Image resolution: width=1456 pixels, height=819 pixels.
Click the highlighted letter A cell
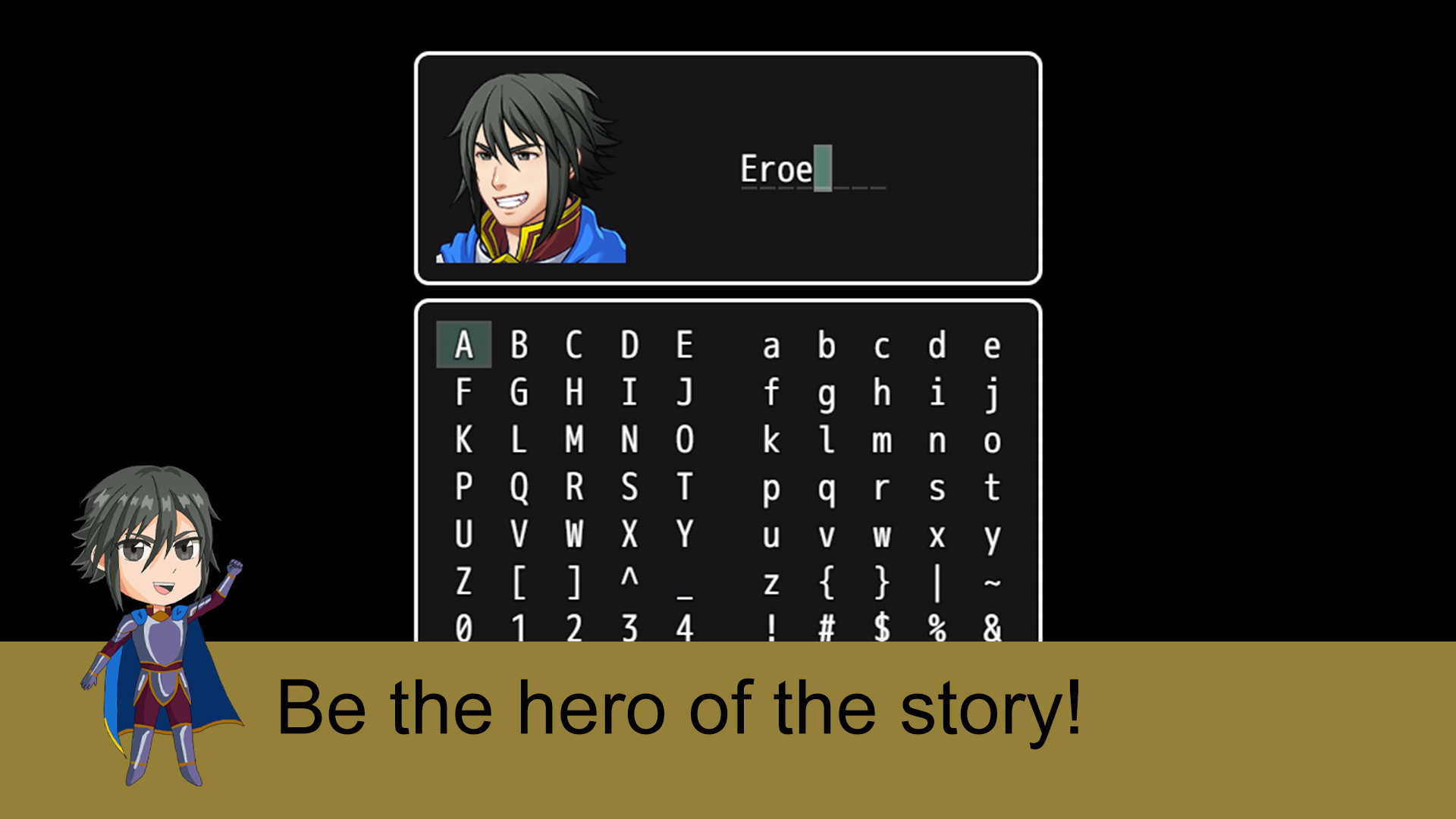tap(465, 345)
